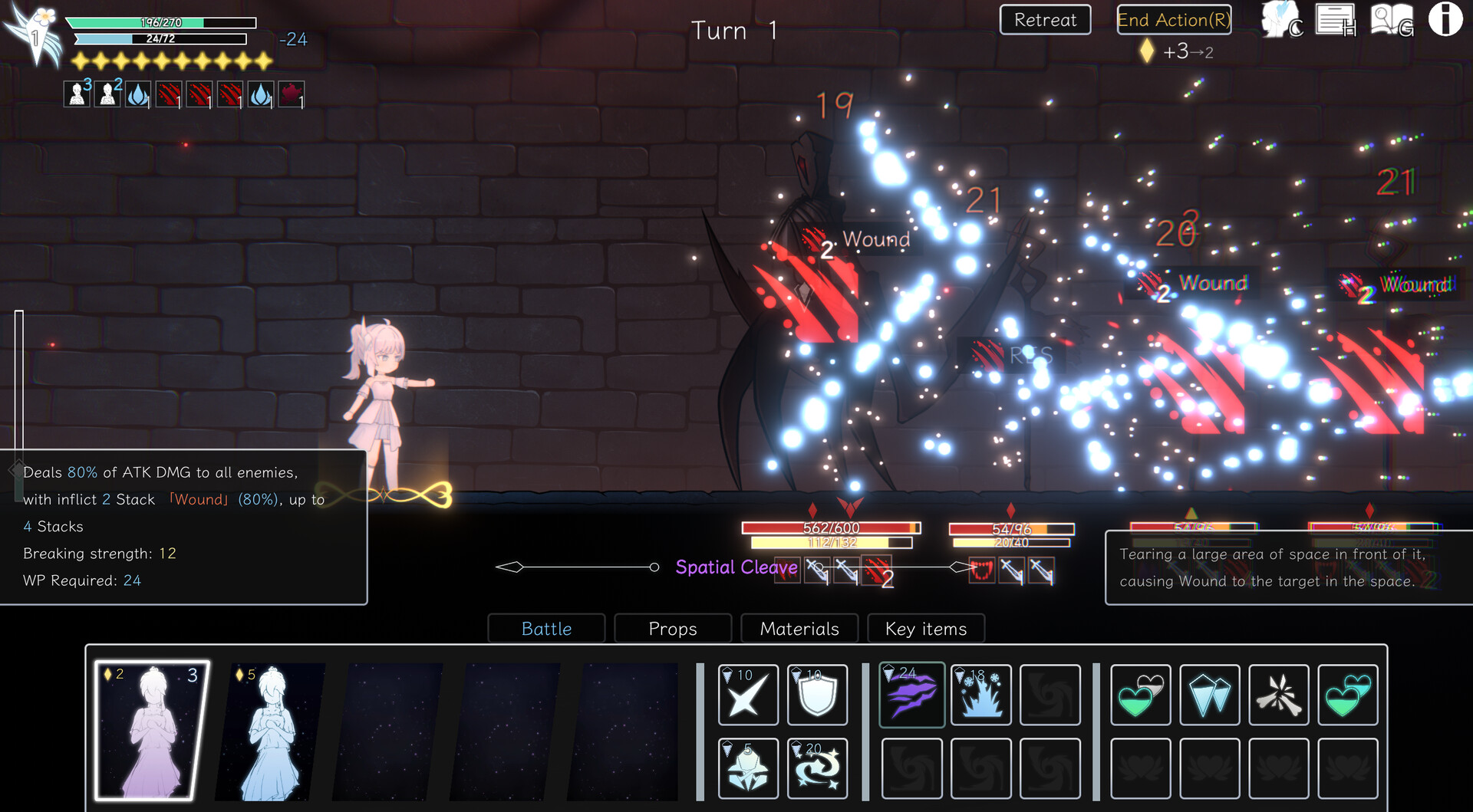This screenshot has width=1473, height=812.
Task: Select the shield defense skill icon
Action: tap(818, 695)
